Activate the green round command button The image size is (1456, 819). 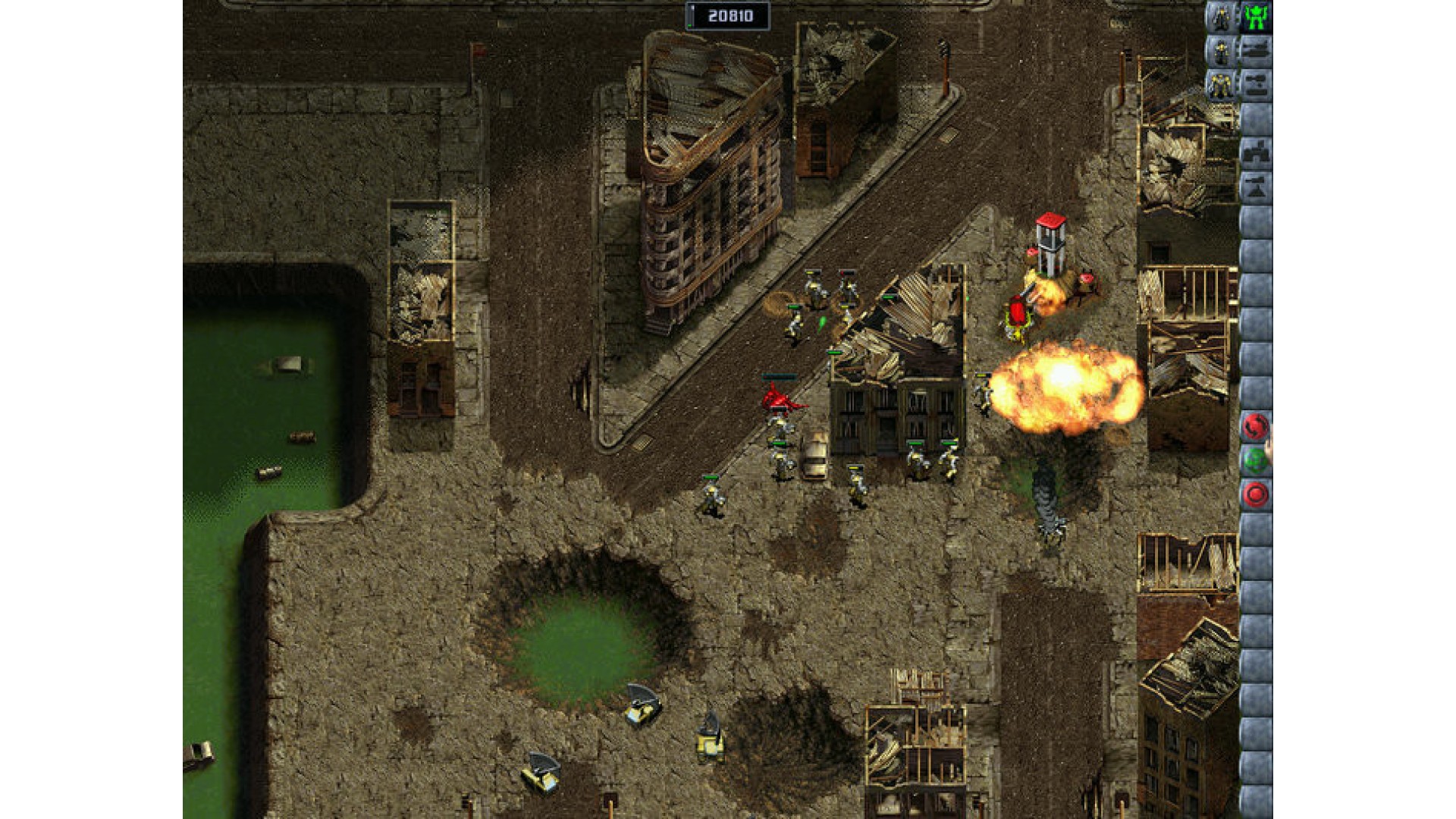click(1255, 460)
